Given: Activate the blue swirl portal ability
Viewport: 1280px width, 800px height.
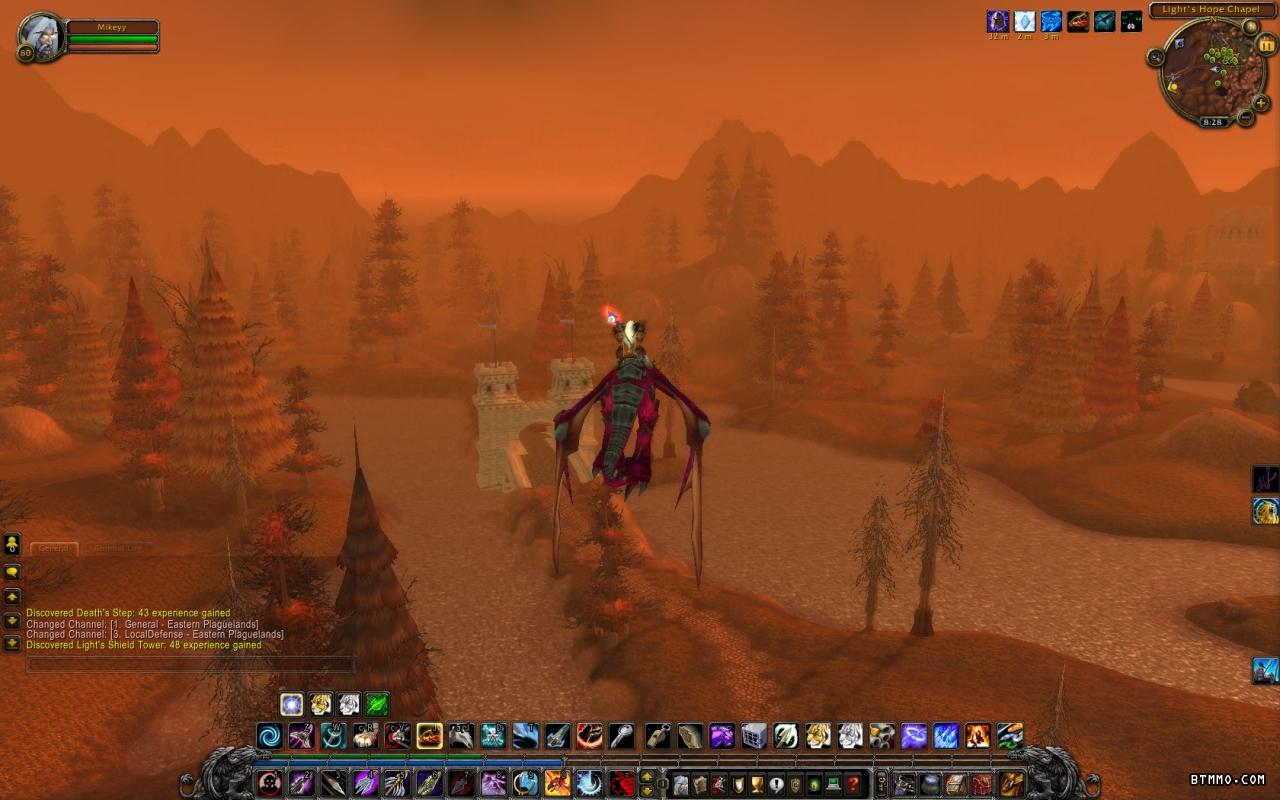Looking at the screenshot, I should click(x=269, y=737).
